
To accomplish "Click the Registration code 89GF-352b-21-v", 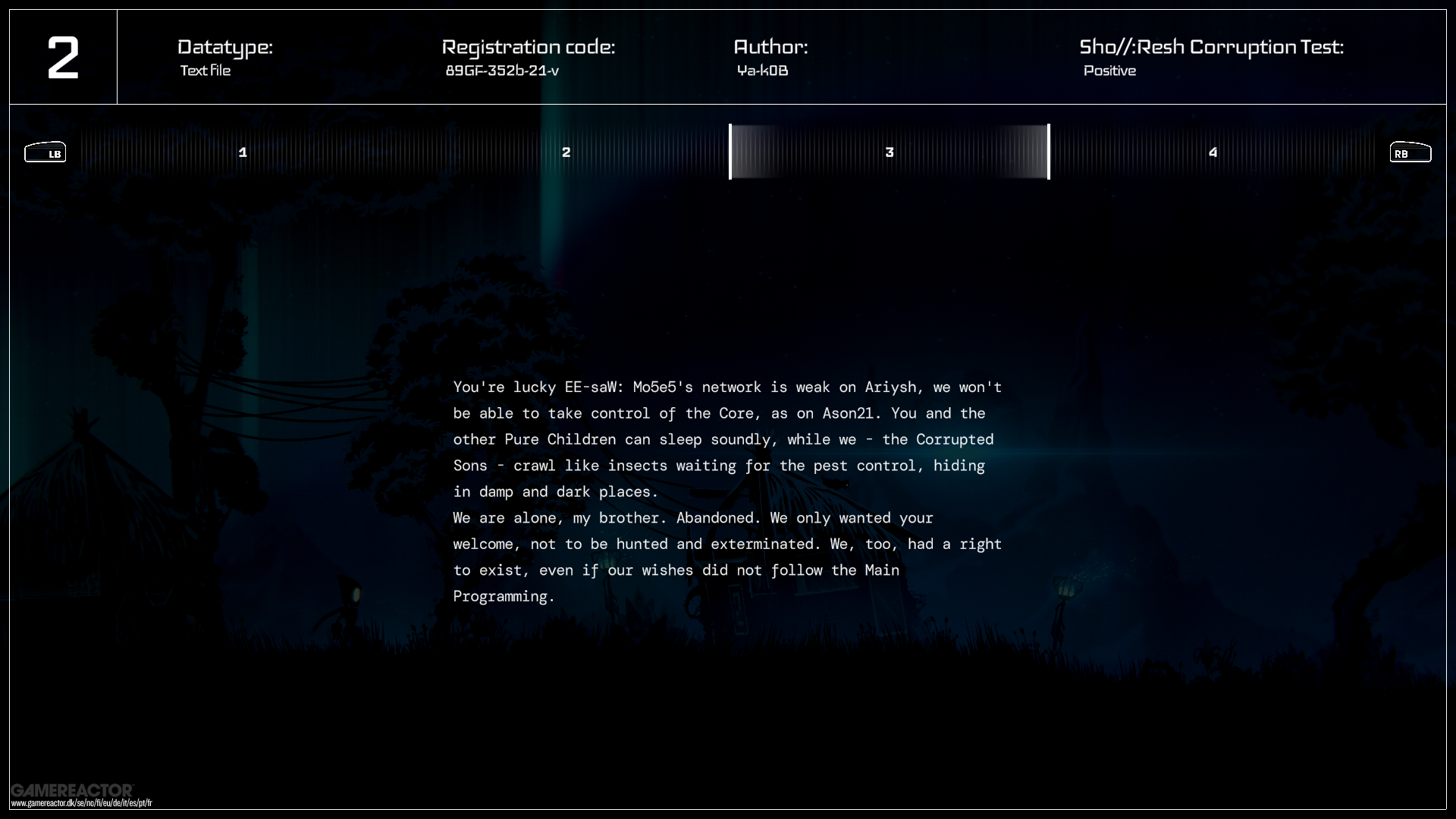I will tap(503, 71).
